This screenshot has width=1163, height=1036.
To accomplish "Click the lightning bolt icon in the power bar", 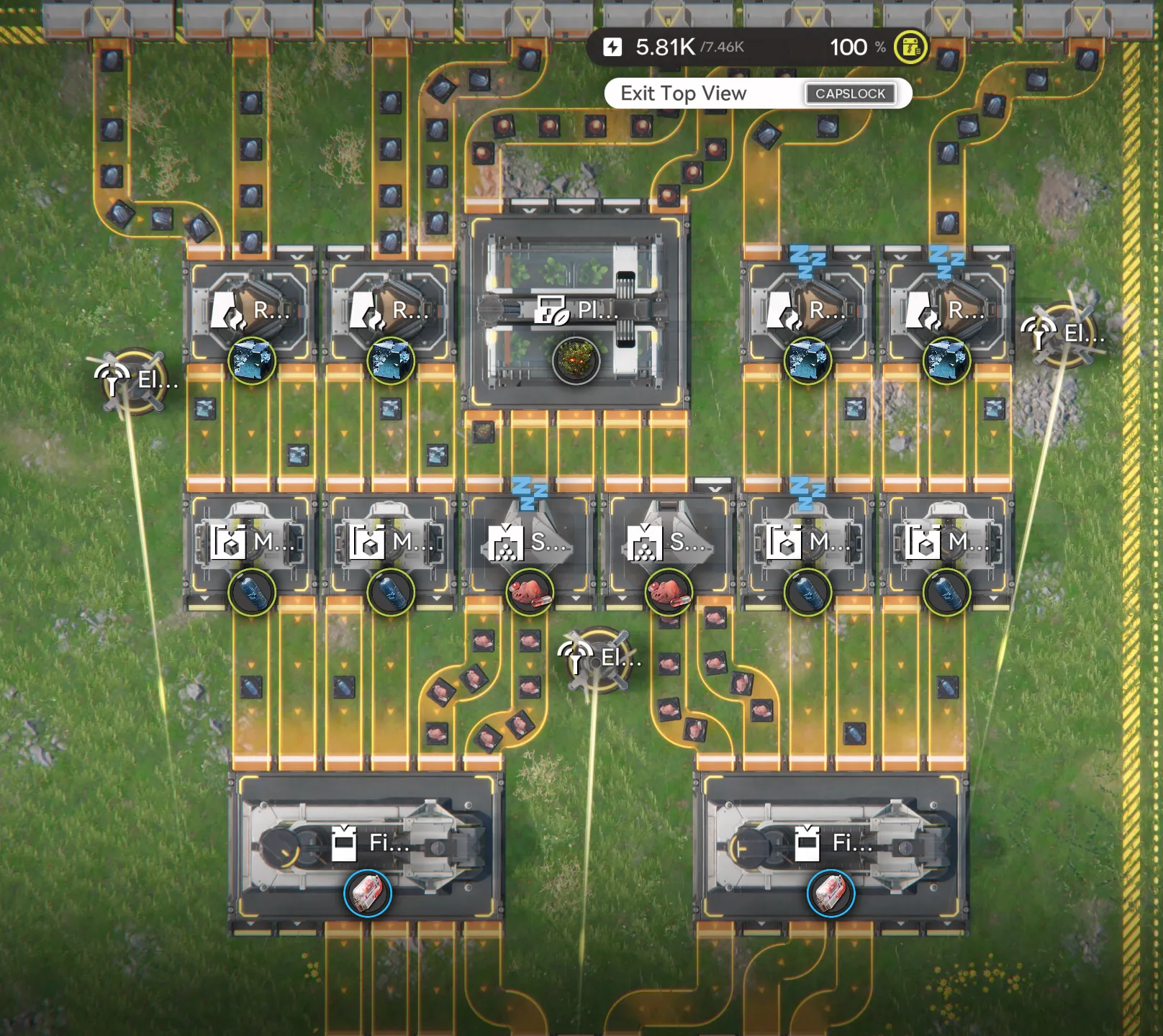I will click(x=613, y=47).
